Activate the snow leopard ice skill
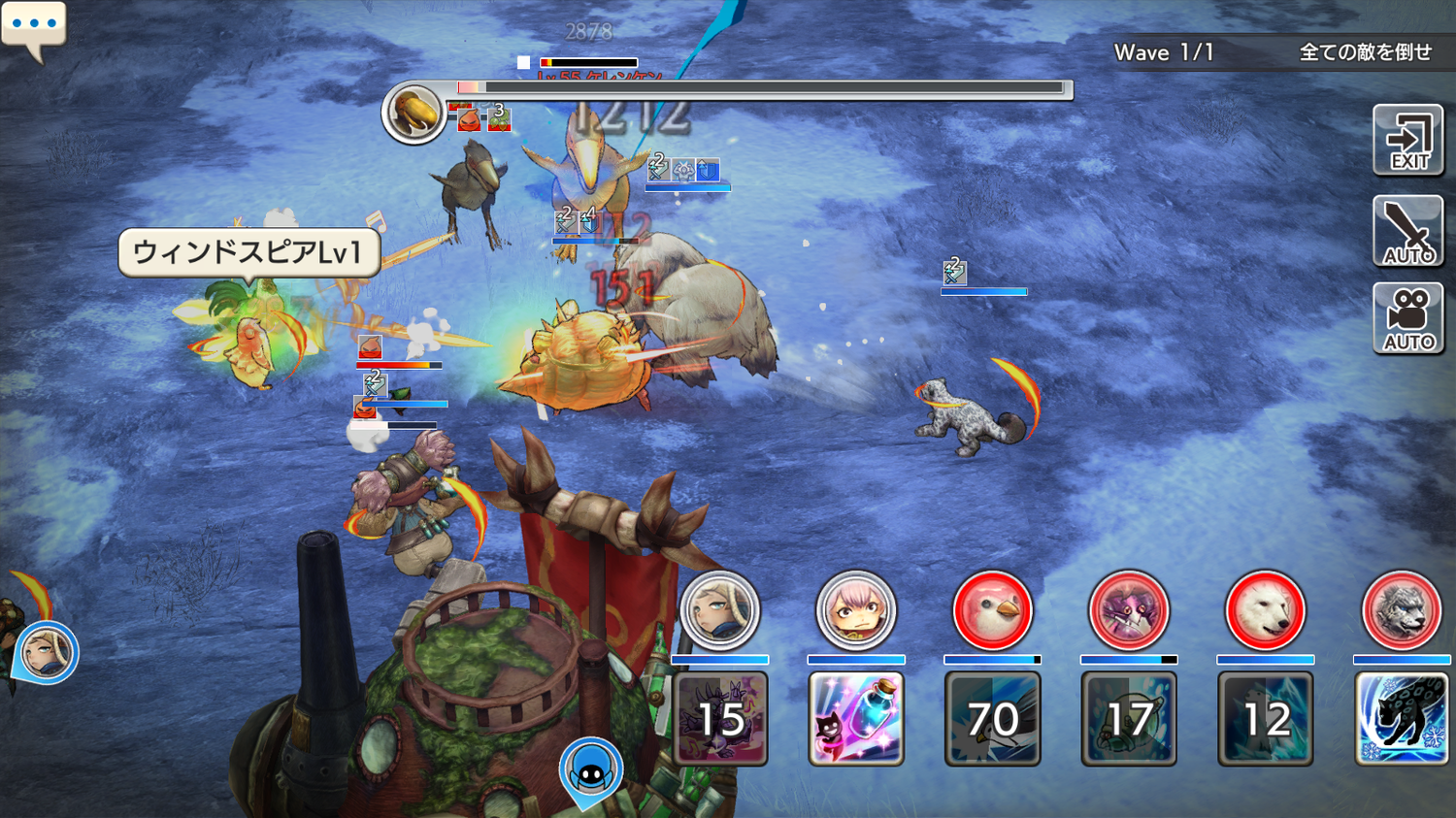1456x818 pixels. tap(1401, 719)
